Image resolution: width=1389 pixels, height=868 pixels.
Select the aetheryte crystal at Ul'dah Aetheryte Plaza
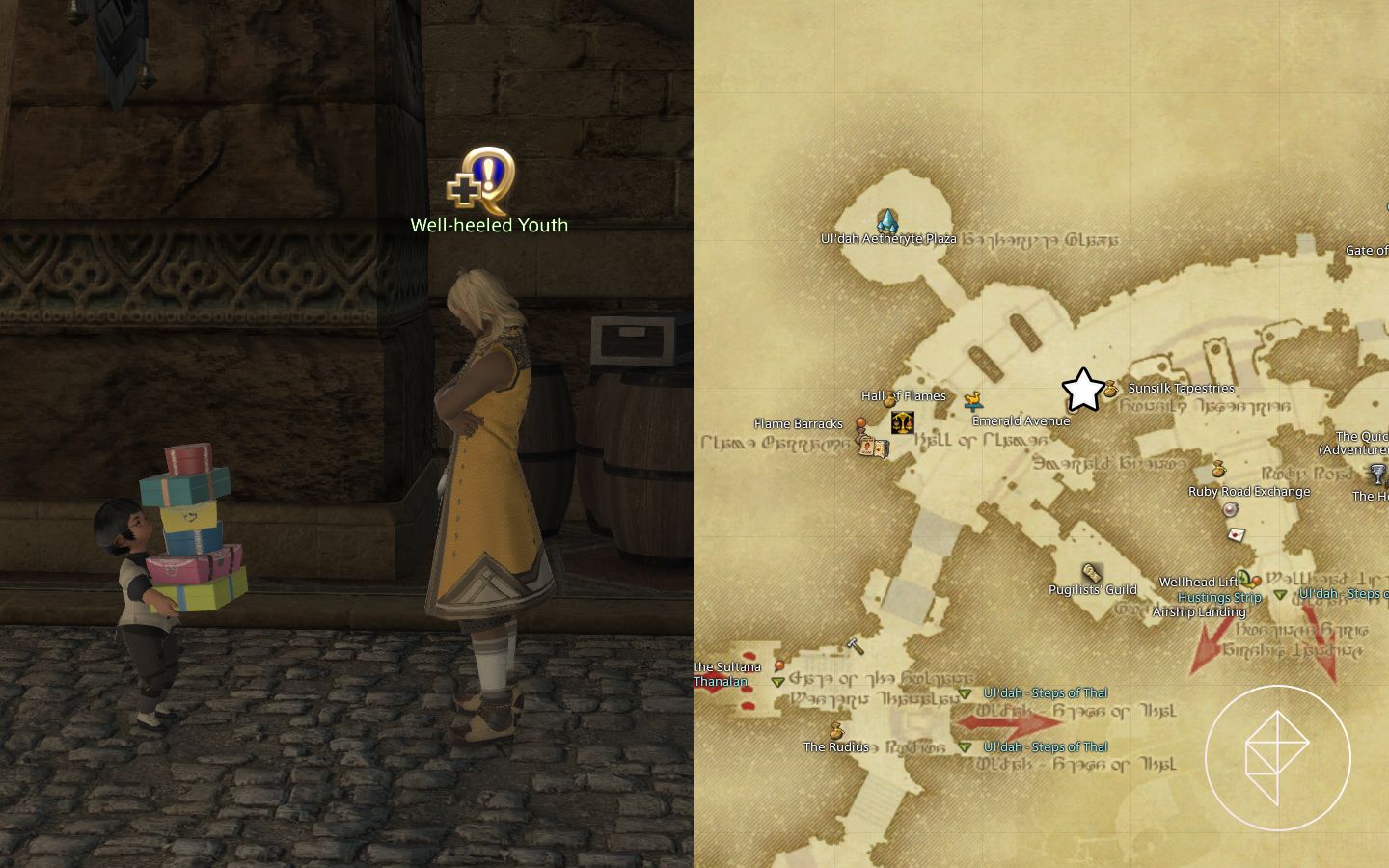885,219
